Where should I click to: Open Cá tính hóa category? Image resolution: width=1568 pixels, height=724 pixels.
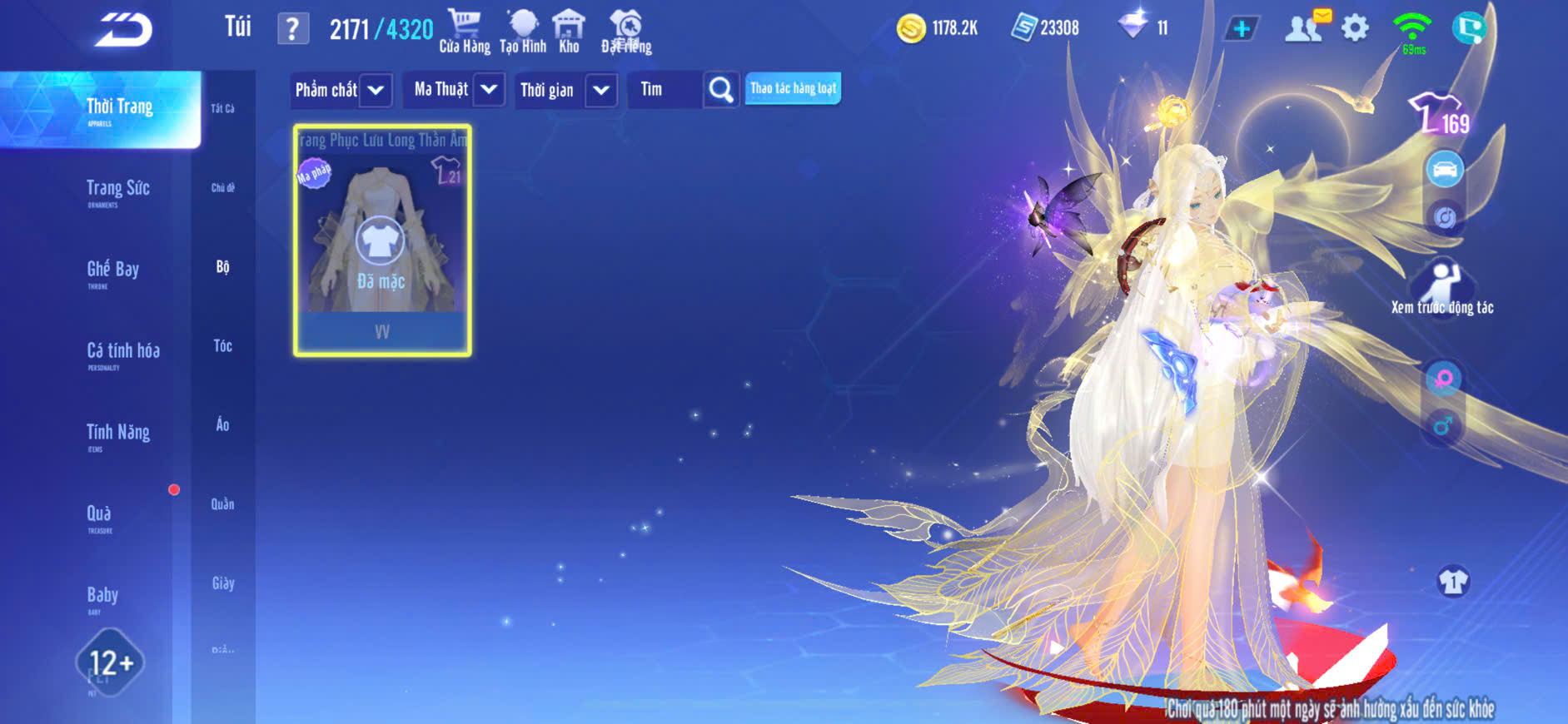click(x=122, y=352)
